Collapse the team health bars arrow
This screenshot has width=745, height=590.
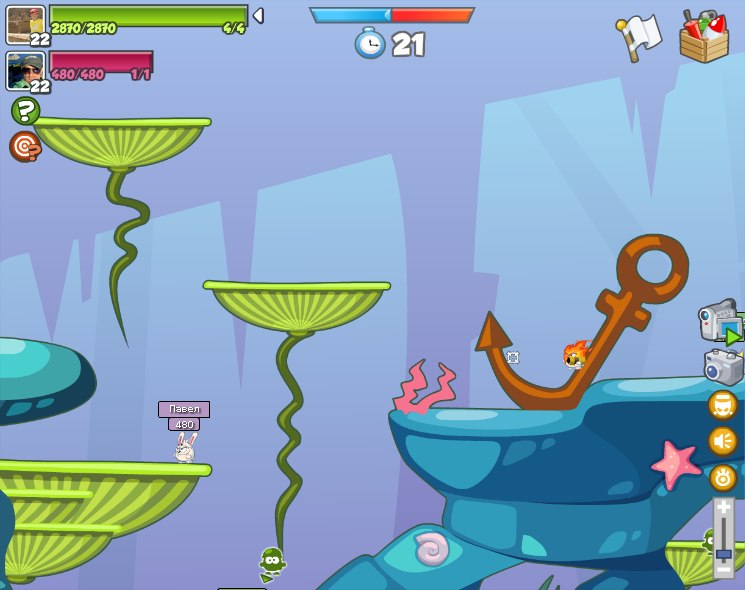point(258,16)
